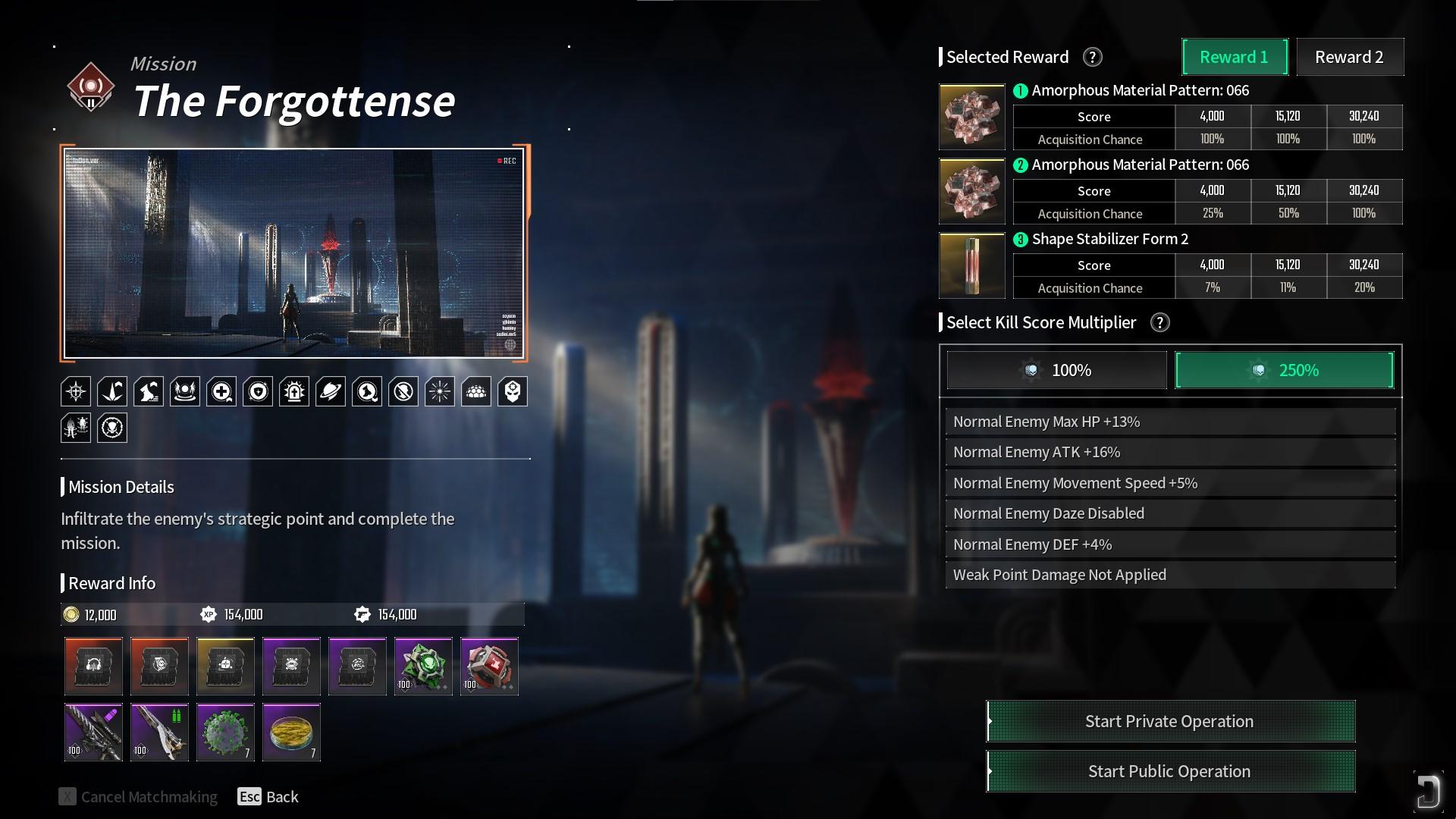Open the Kill Score Multiplier help icon
This screenshot has height=819, width=1456.
click(1159, 322)
